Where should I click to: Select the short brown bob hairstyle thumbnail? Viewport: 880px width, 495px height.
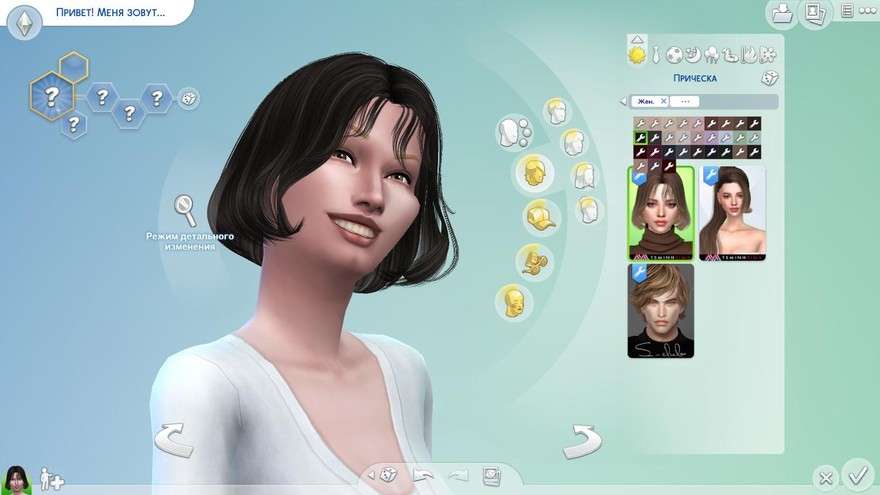[x=661, y=214]
